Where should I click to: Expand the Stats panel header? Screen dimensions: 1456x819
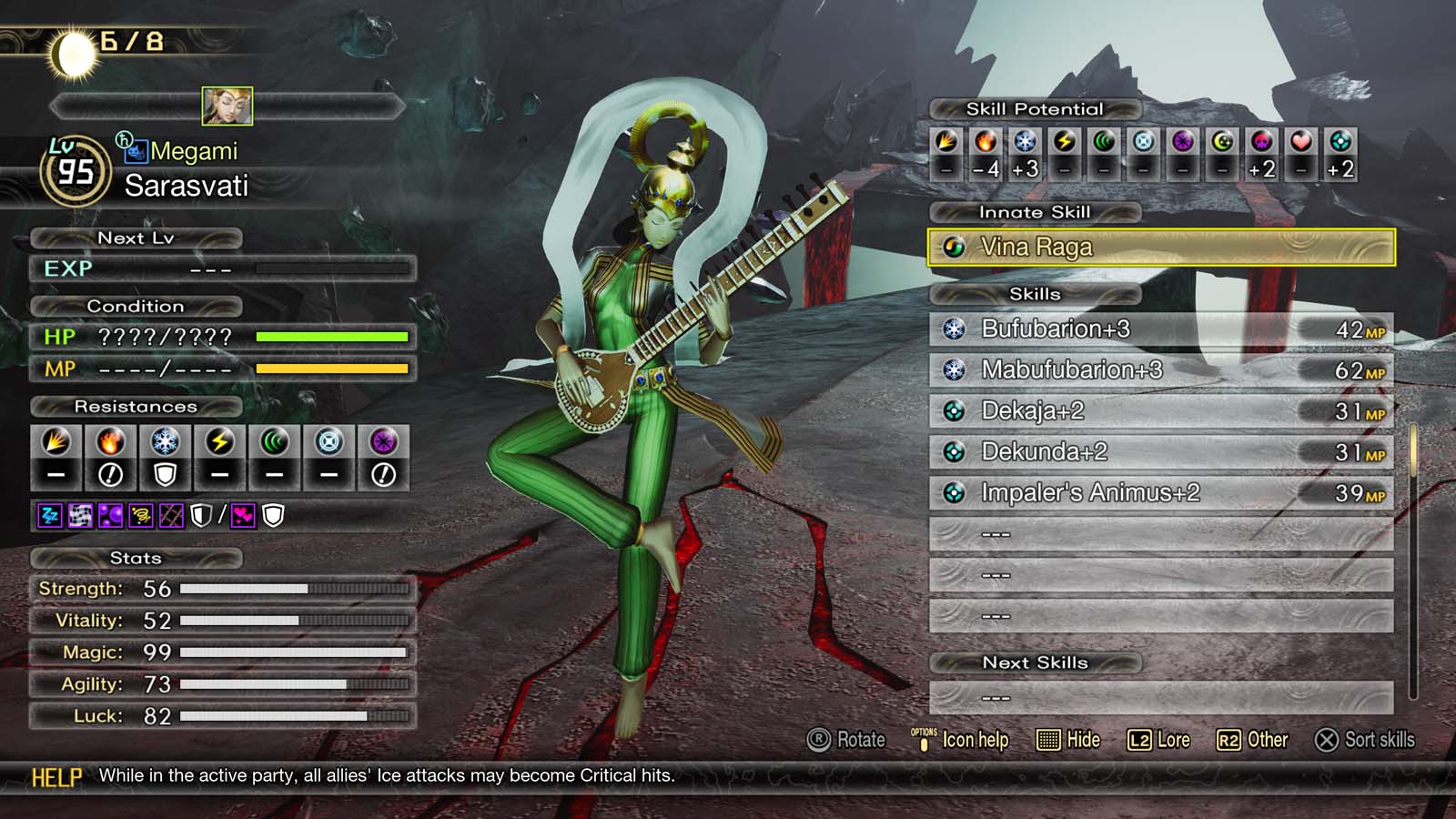pos(136,558)
